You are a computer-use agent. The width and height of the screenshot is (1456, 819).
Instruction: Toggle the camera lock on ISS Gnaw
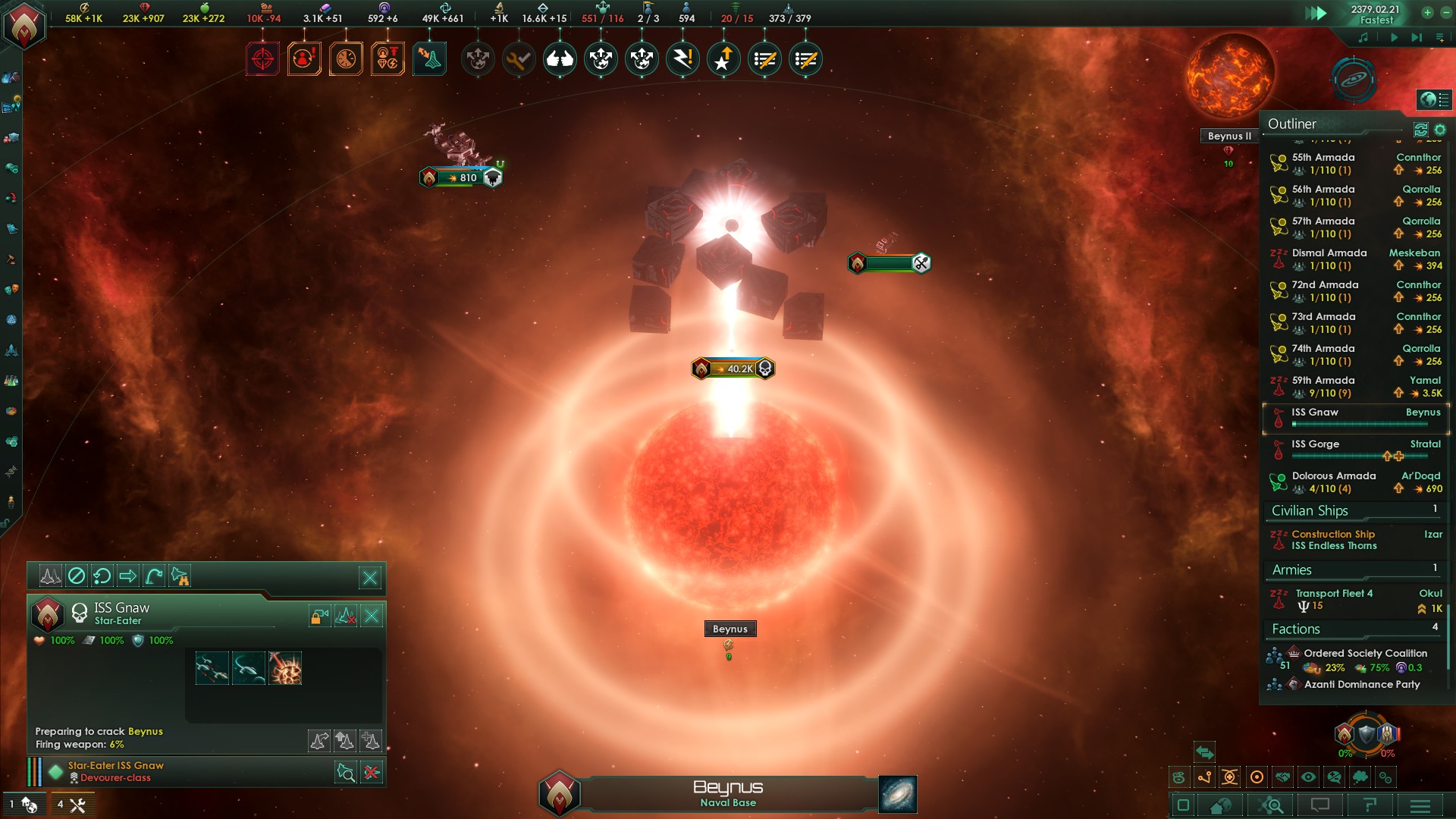click(x=319, y=617)
